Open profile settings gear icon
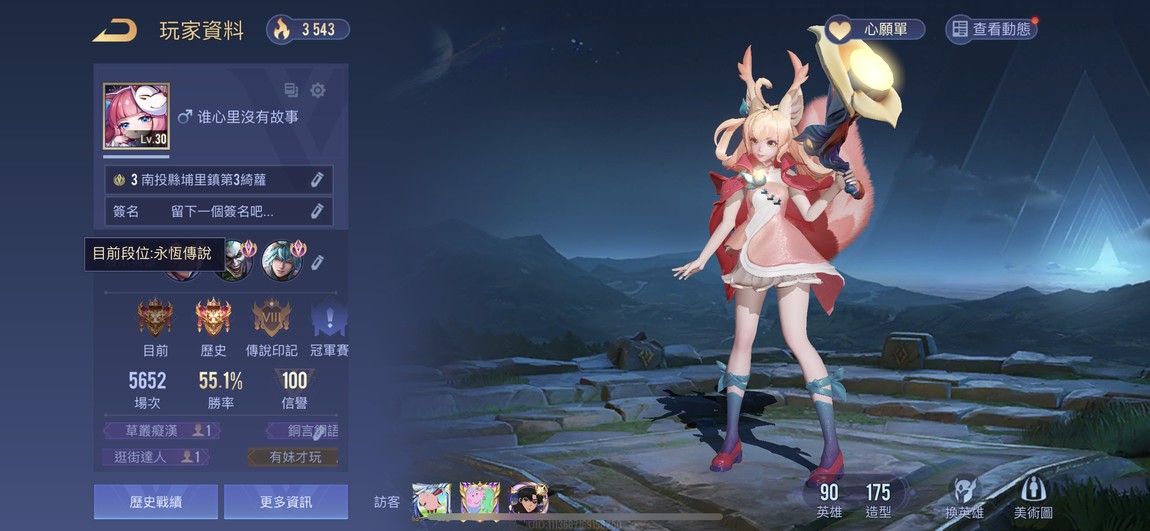This screenshot has height=531, width=1150. click(318, 91)
